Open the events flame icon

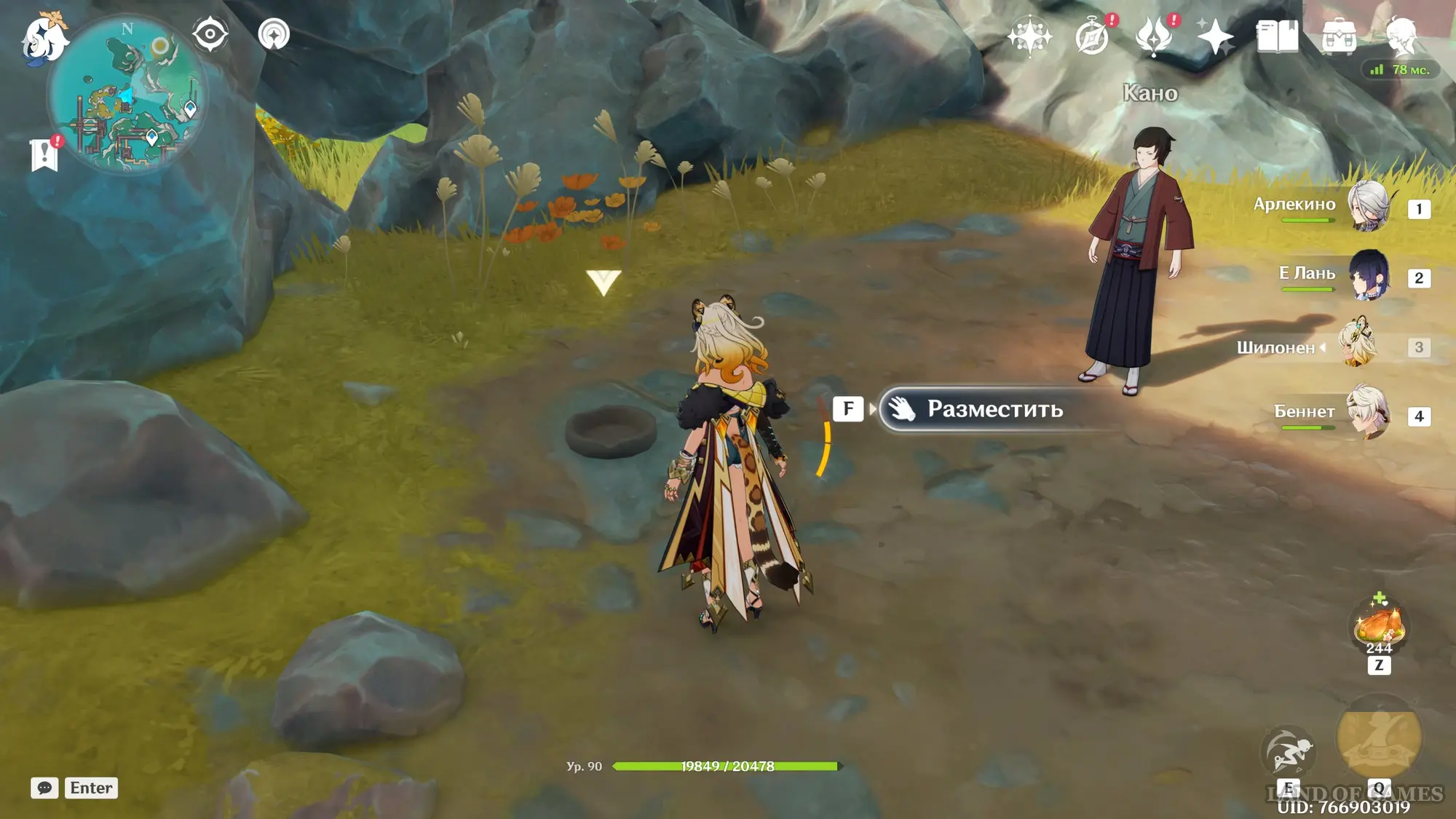[1154, 36]
